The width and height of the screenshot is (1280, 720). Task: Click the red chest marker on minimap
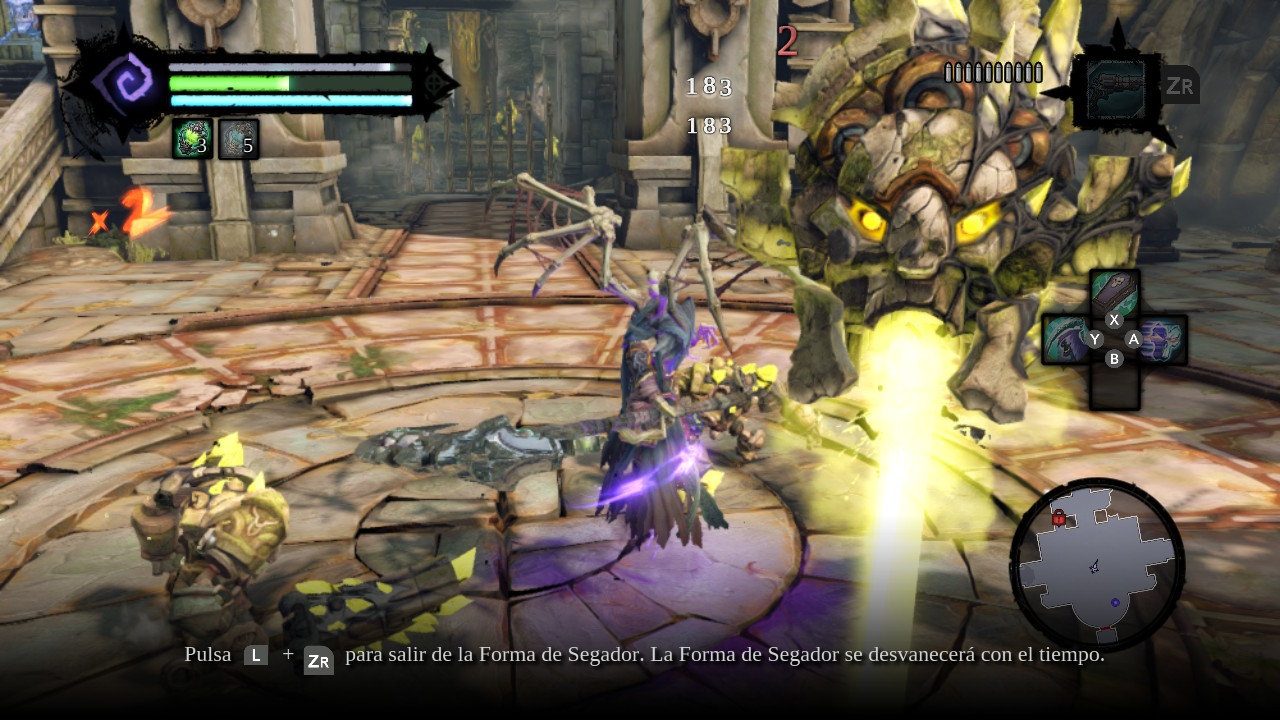coord(1058,518)
